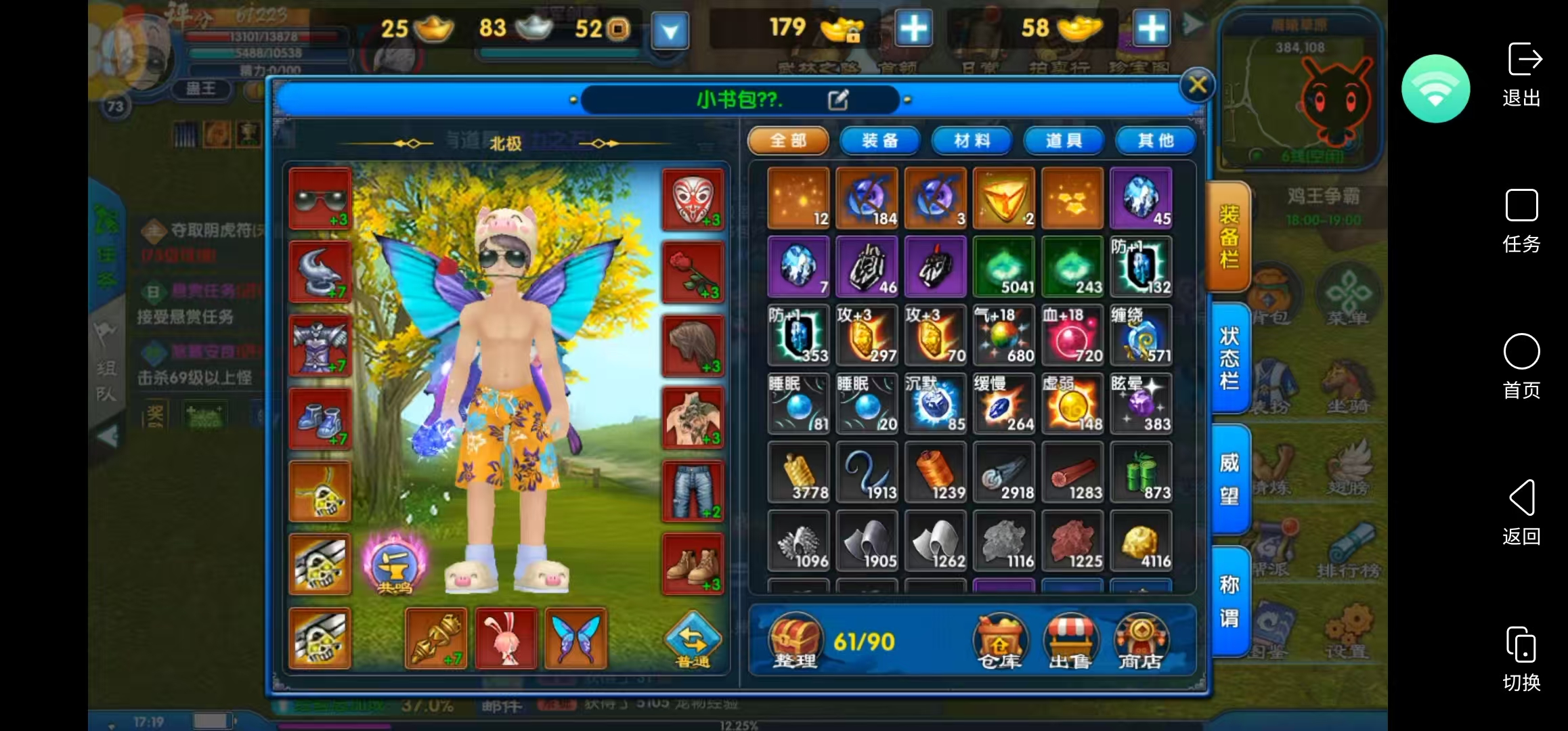1568x731 pixels.
Task: Open the 仓库 warehouse
Action: tap(1000, 642)
